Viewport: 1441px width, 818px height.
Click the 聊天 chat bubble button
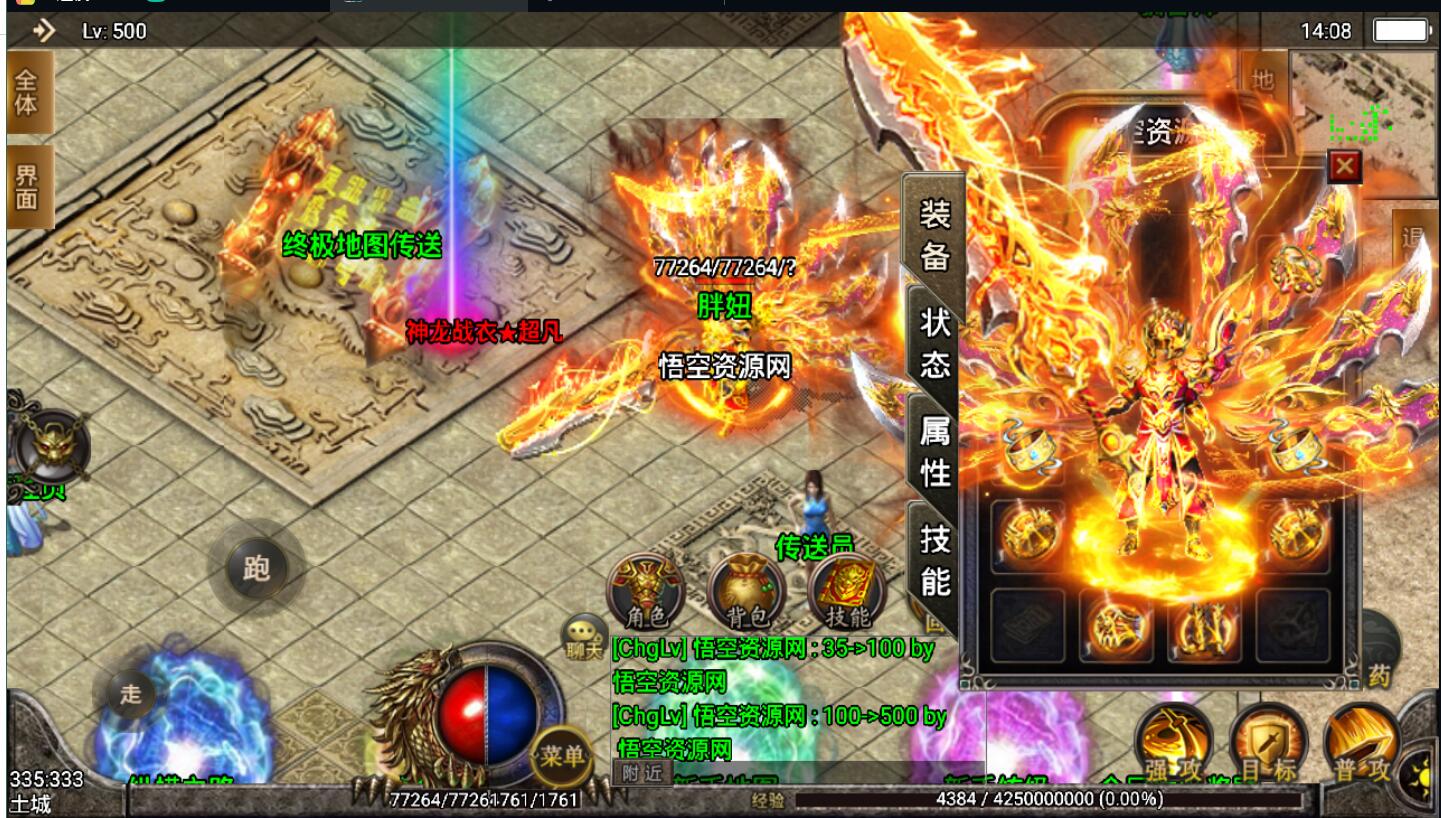coord(584,636)
